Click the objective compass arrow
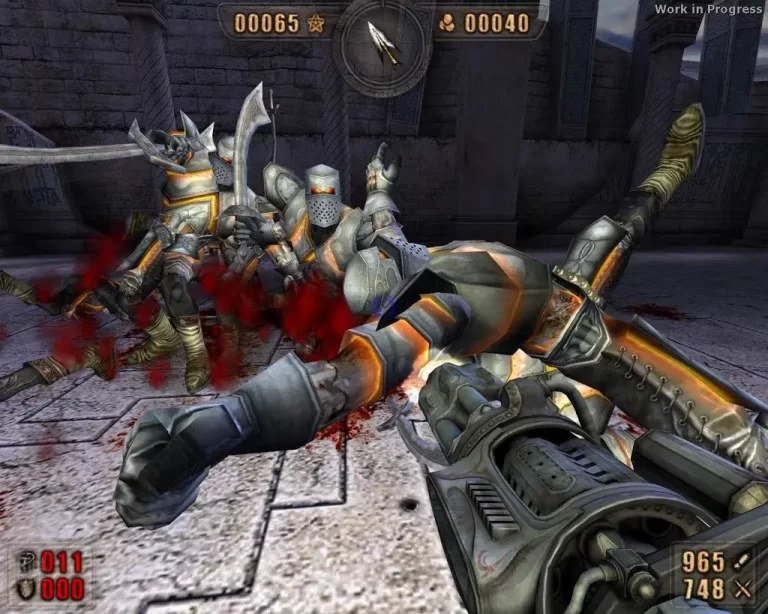 click(x=383, y=43)
